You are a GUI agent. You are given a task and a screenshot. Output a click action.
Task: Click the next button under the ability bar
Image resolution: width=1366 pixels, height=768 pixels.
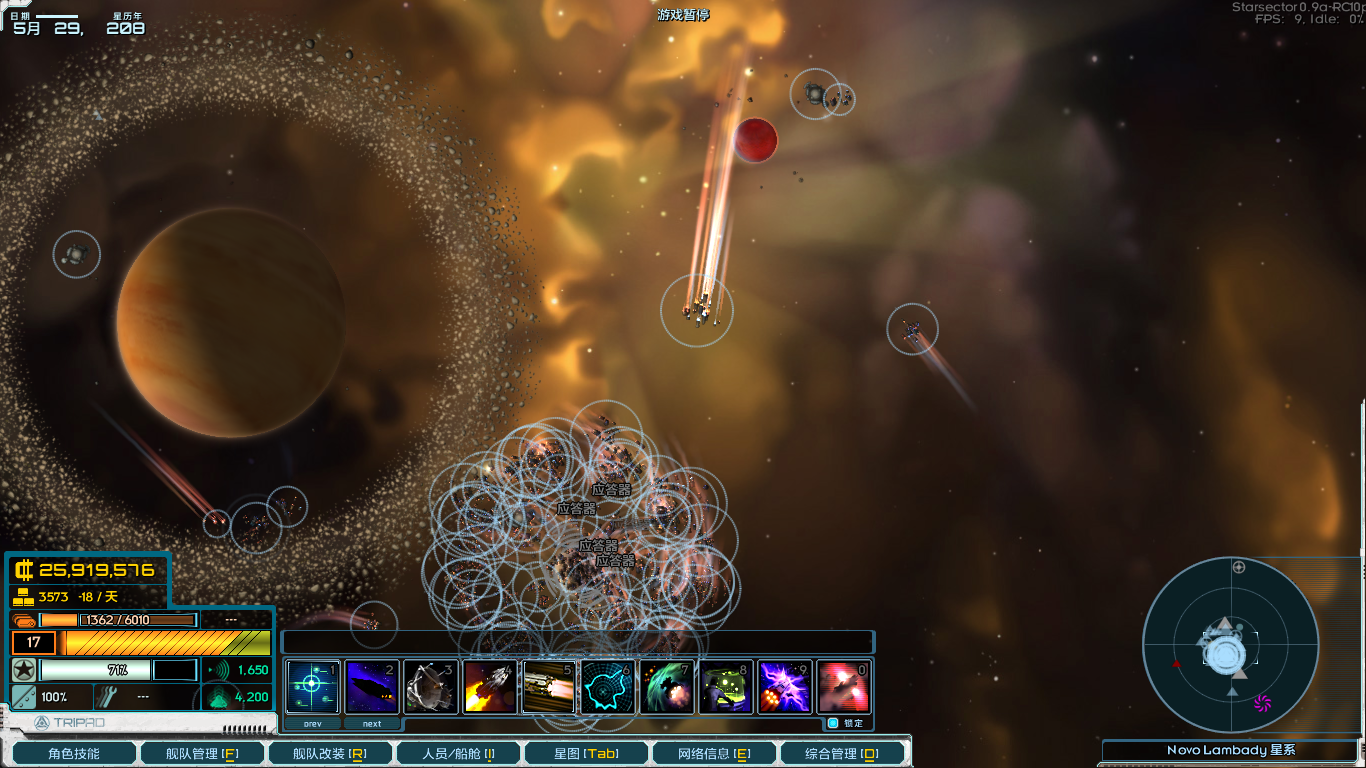(x=371, y=722)
